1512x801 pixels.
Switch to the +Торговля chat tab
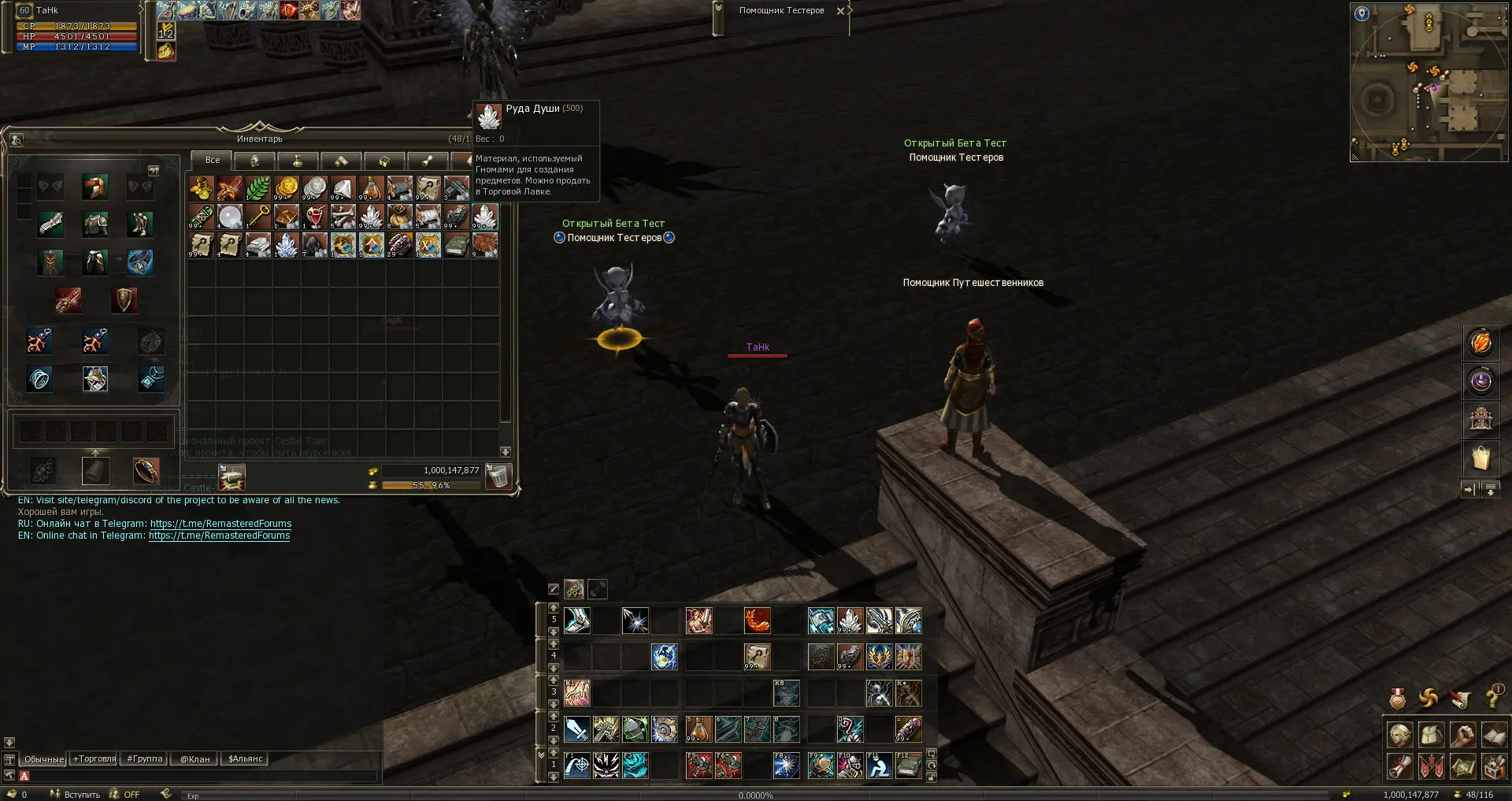pyautogui.click(x=94, y=759)
